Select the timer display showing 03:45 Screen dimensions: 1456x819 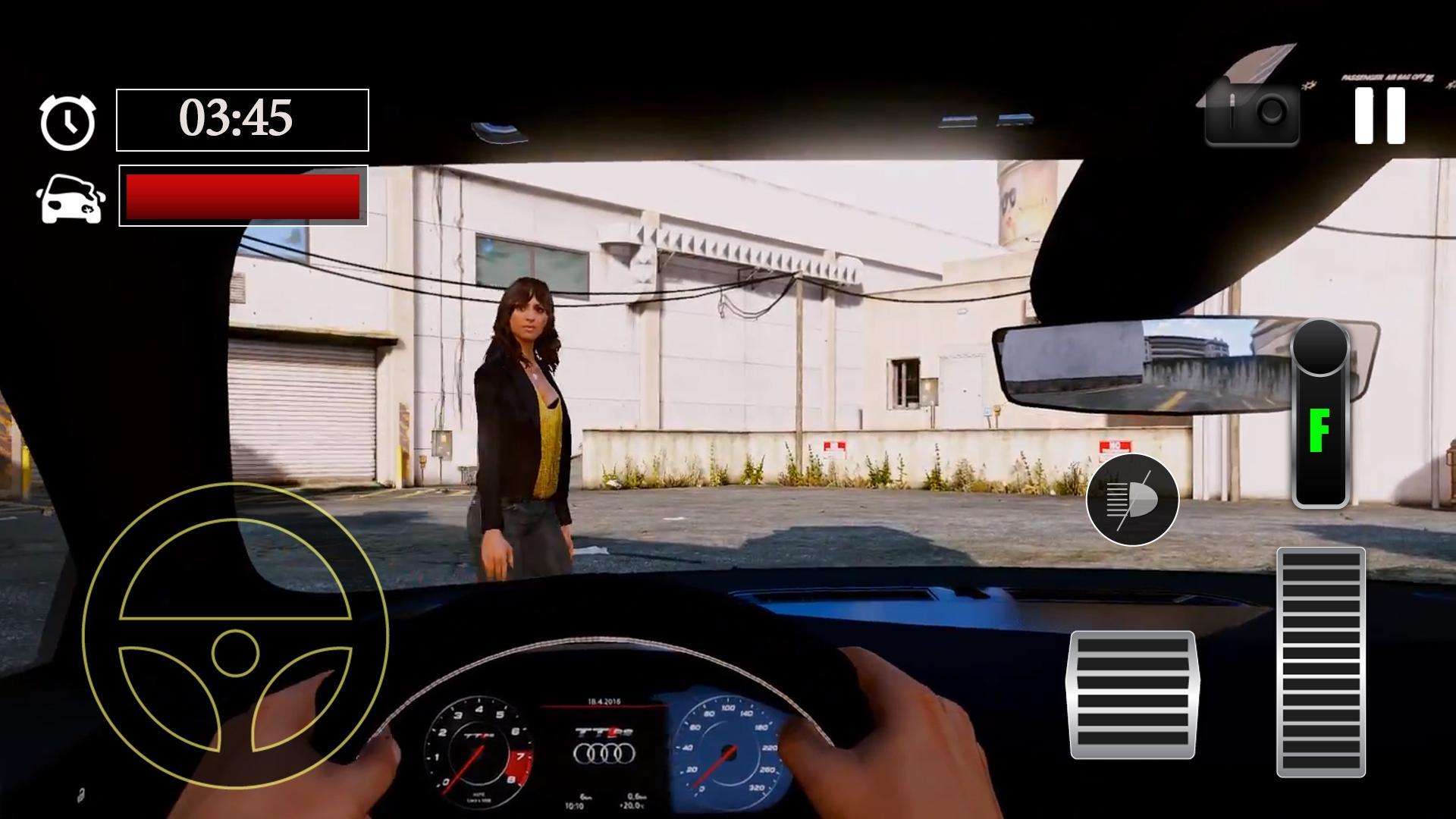click(241, 118)
